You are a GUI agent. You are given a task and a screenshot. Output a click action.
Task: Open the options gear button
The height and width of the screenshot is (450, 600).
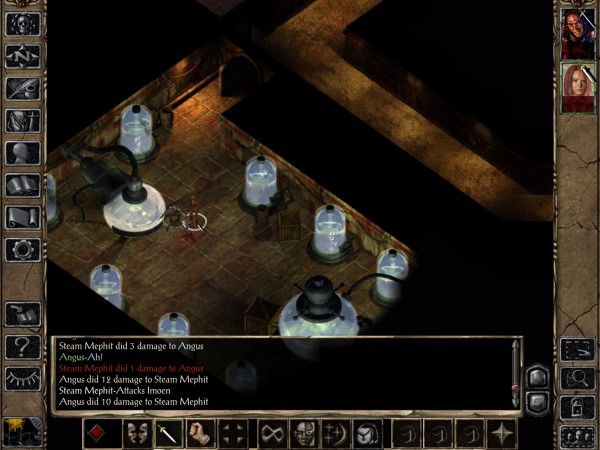click(23, 249)
